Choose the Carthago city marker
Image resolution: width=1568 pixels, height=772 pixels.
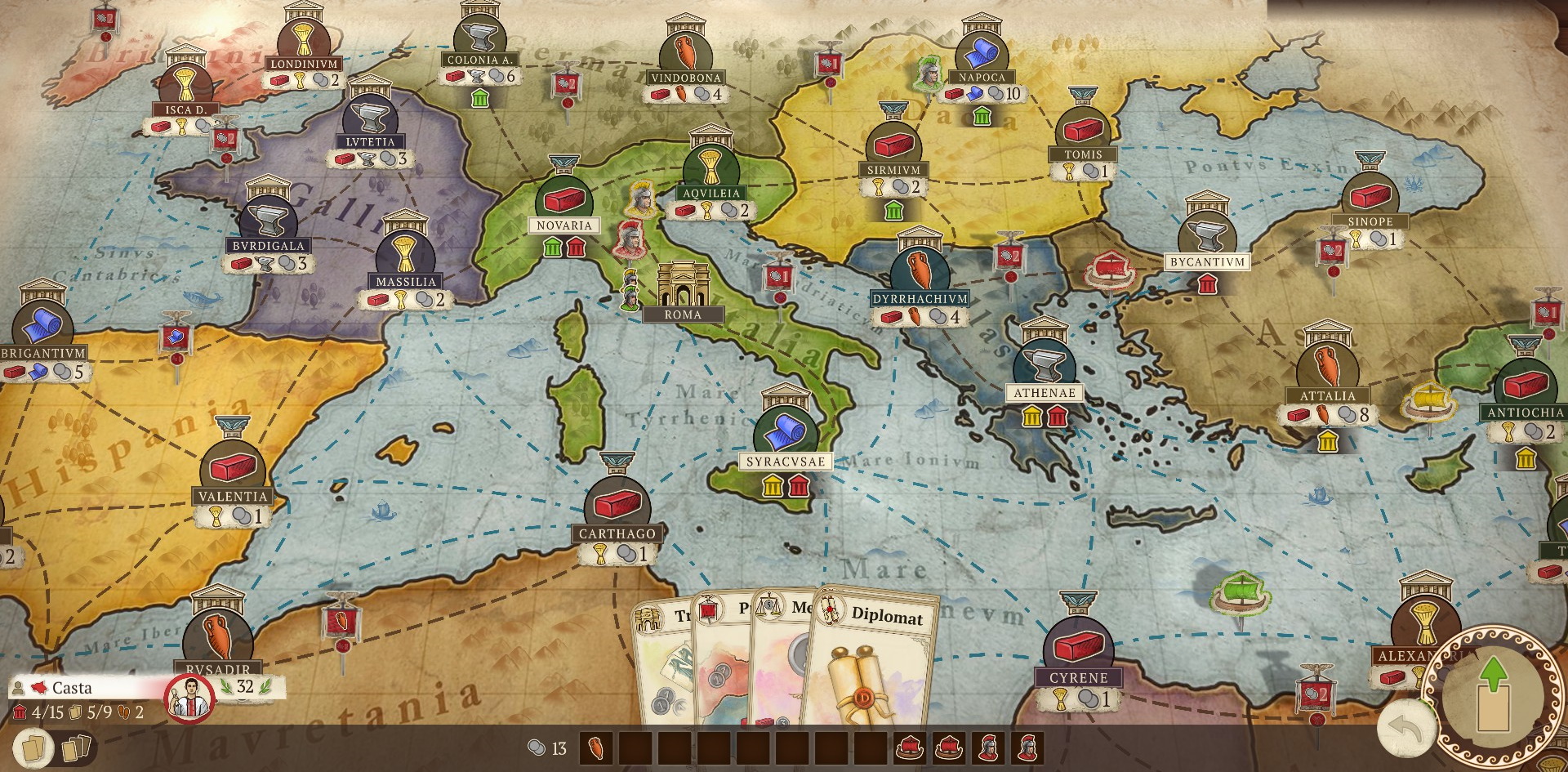coord(617,506)
